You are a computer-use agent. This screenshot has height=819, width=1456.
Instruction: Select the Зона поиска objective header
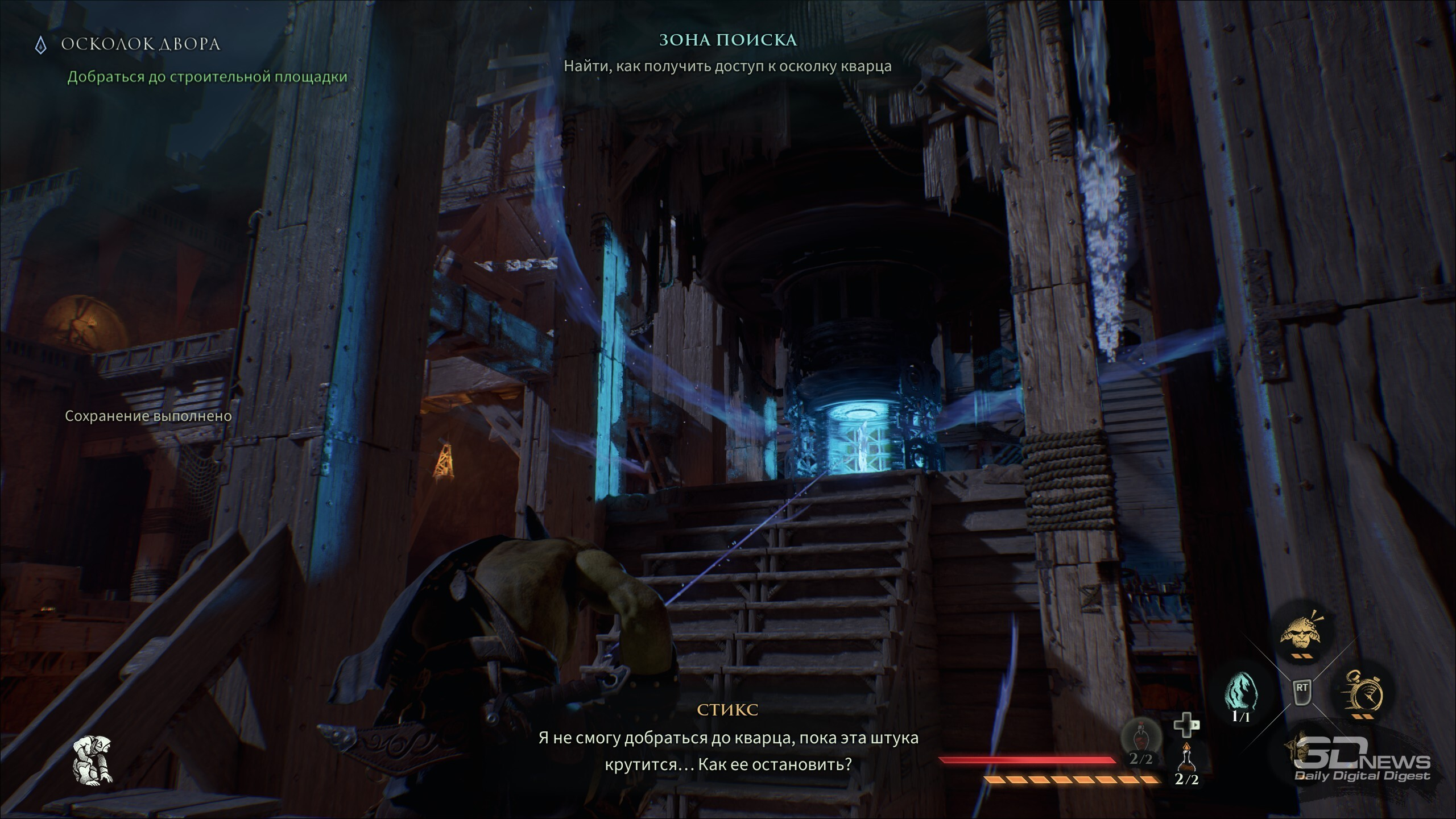click(x=727, y=40)
